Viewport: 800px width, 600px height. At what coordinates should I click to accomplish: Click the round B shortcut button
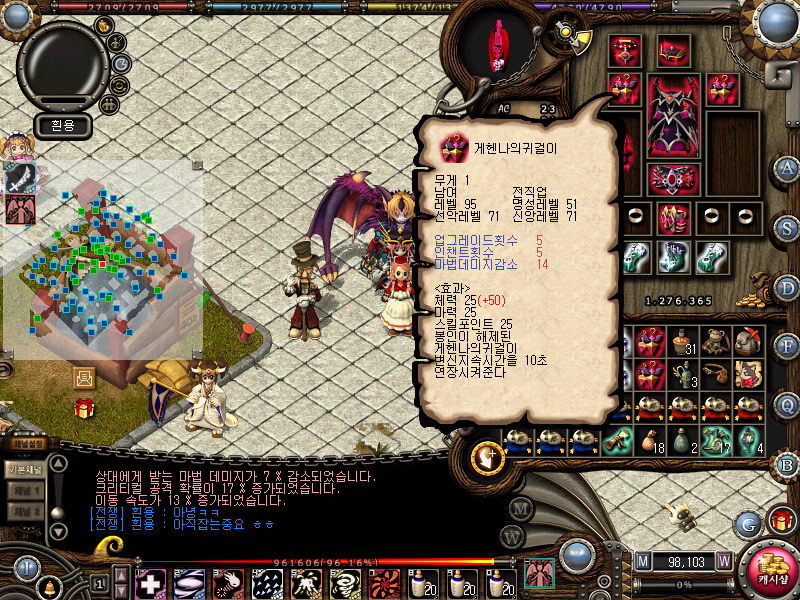(x=787, y=465)
